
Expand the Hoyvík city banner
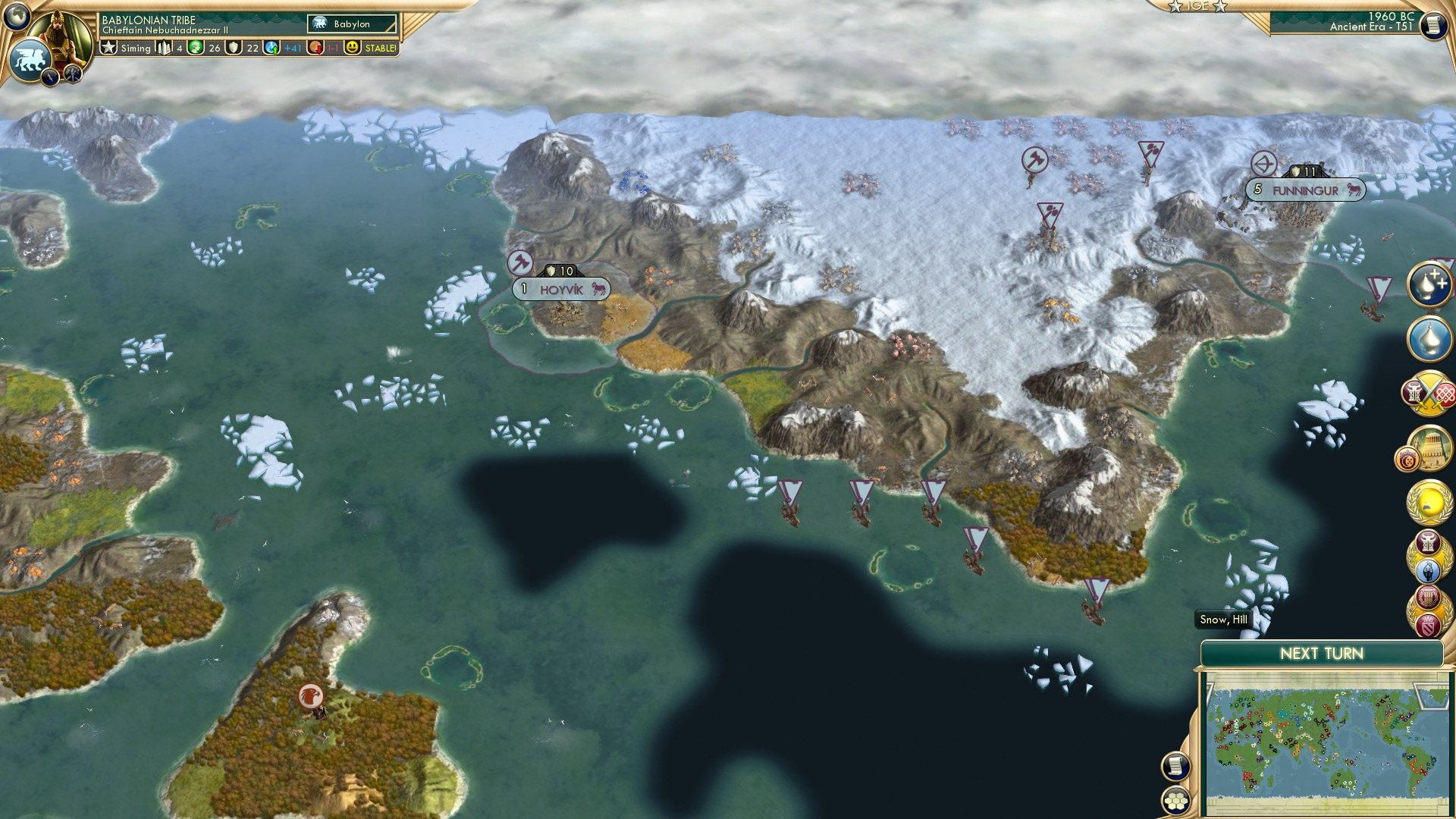560,288
